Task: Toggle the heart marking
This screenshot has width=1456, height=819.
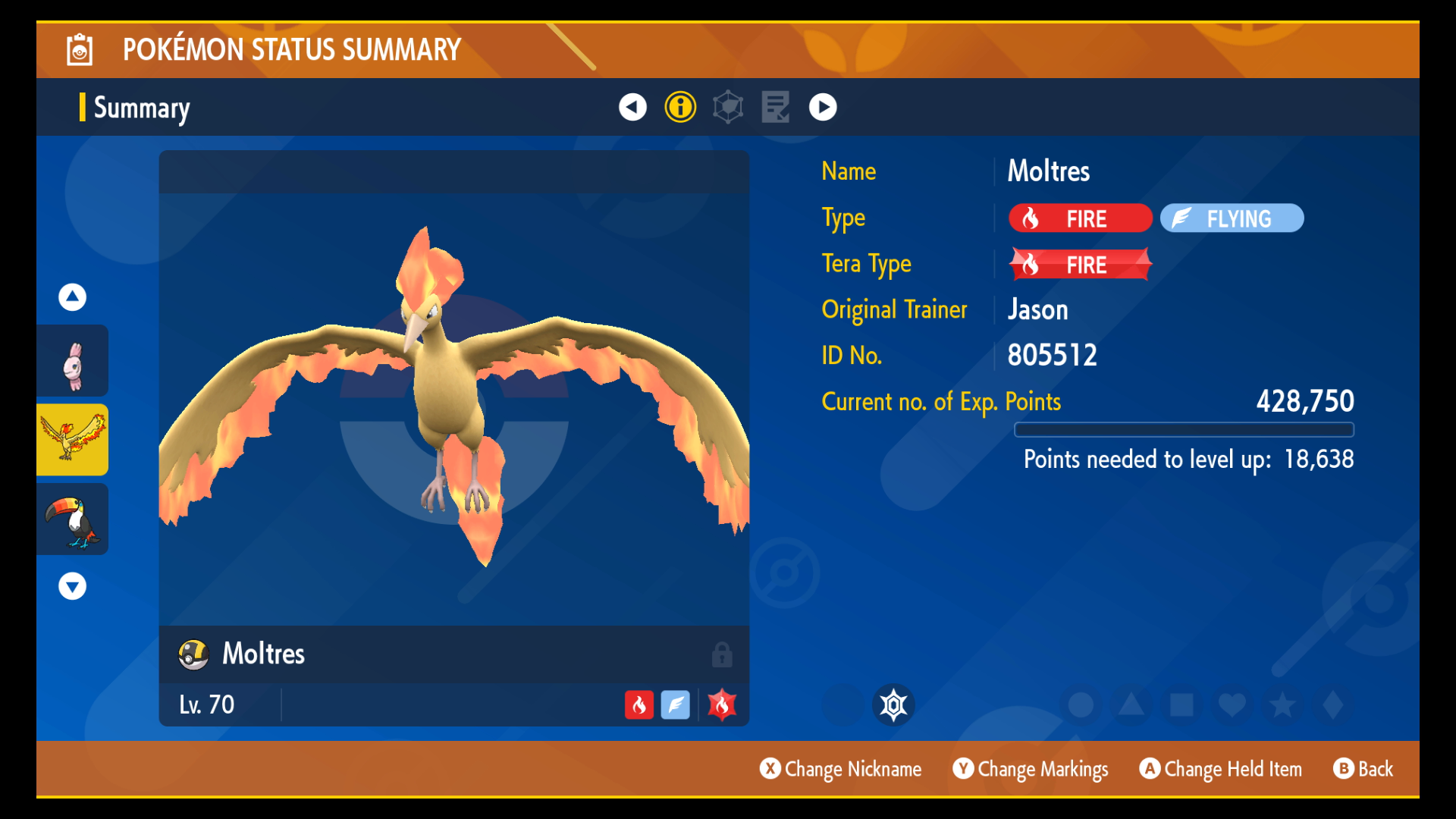Action: 1232,705
